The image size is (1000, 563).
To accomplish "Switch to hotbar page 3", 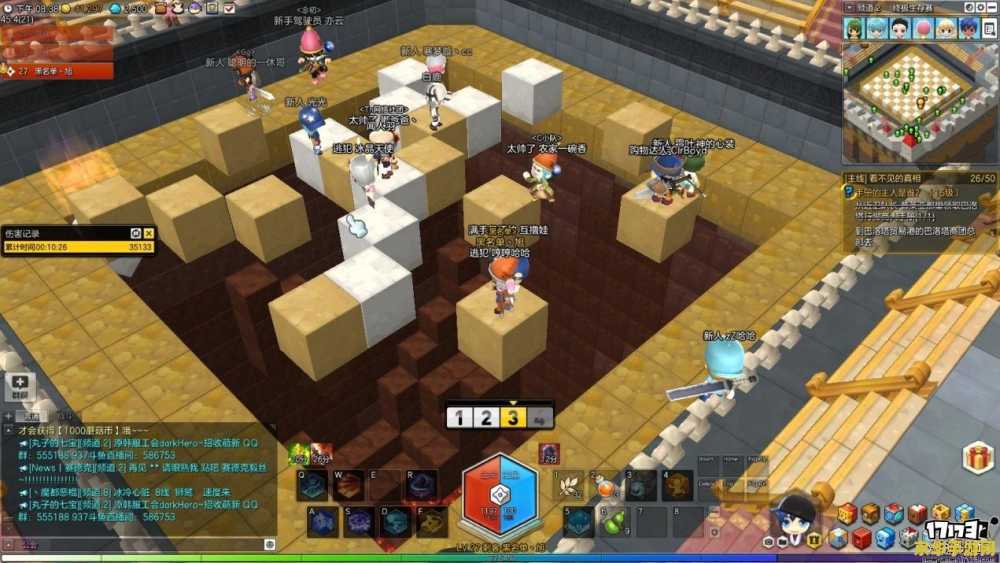I will point(513,417).
